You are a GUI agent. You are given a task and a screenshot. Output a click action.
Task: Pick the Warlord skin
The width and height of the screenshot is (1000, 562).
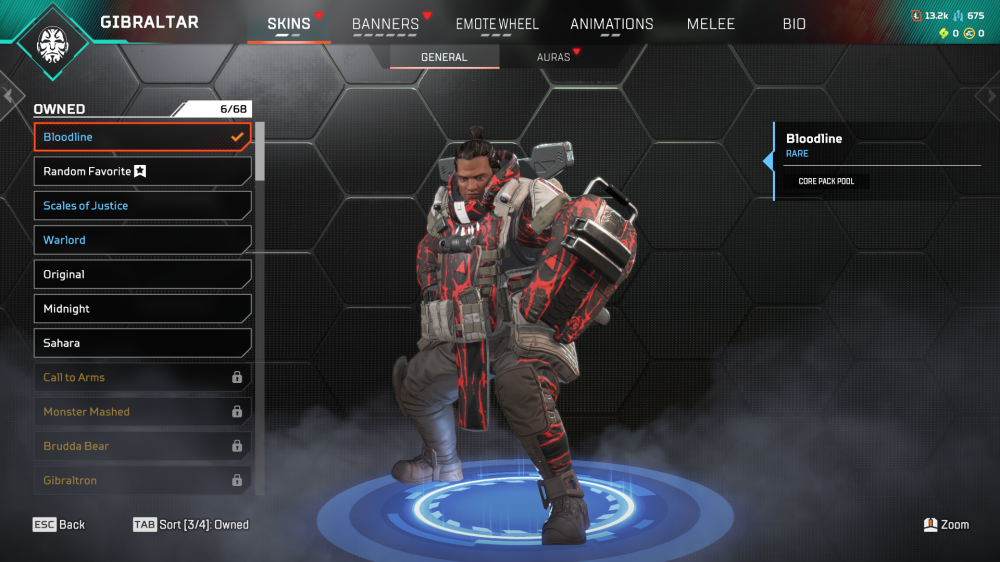point(142,240)
